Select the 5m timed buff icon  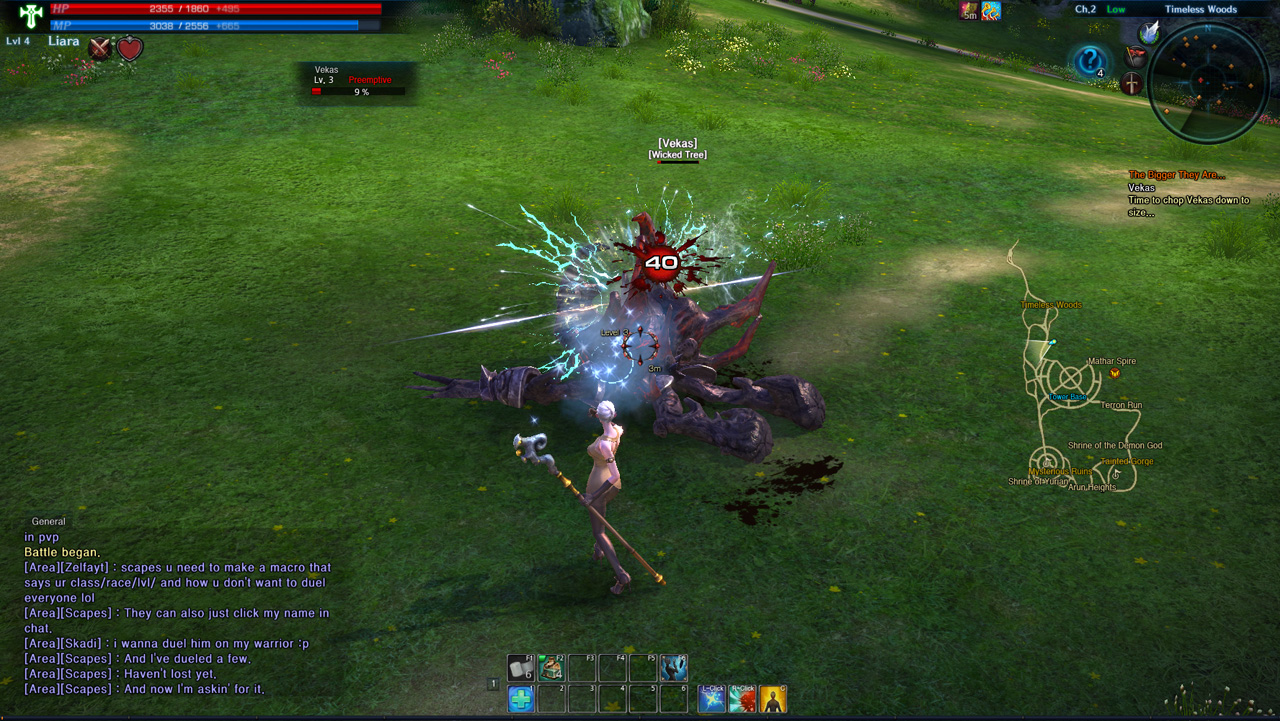tap(968, 11)
